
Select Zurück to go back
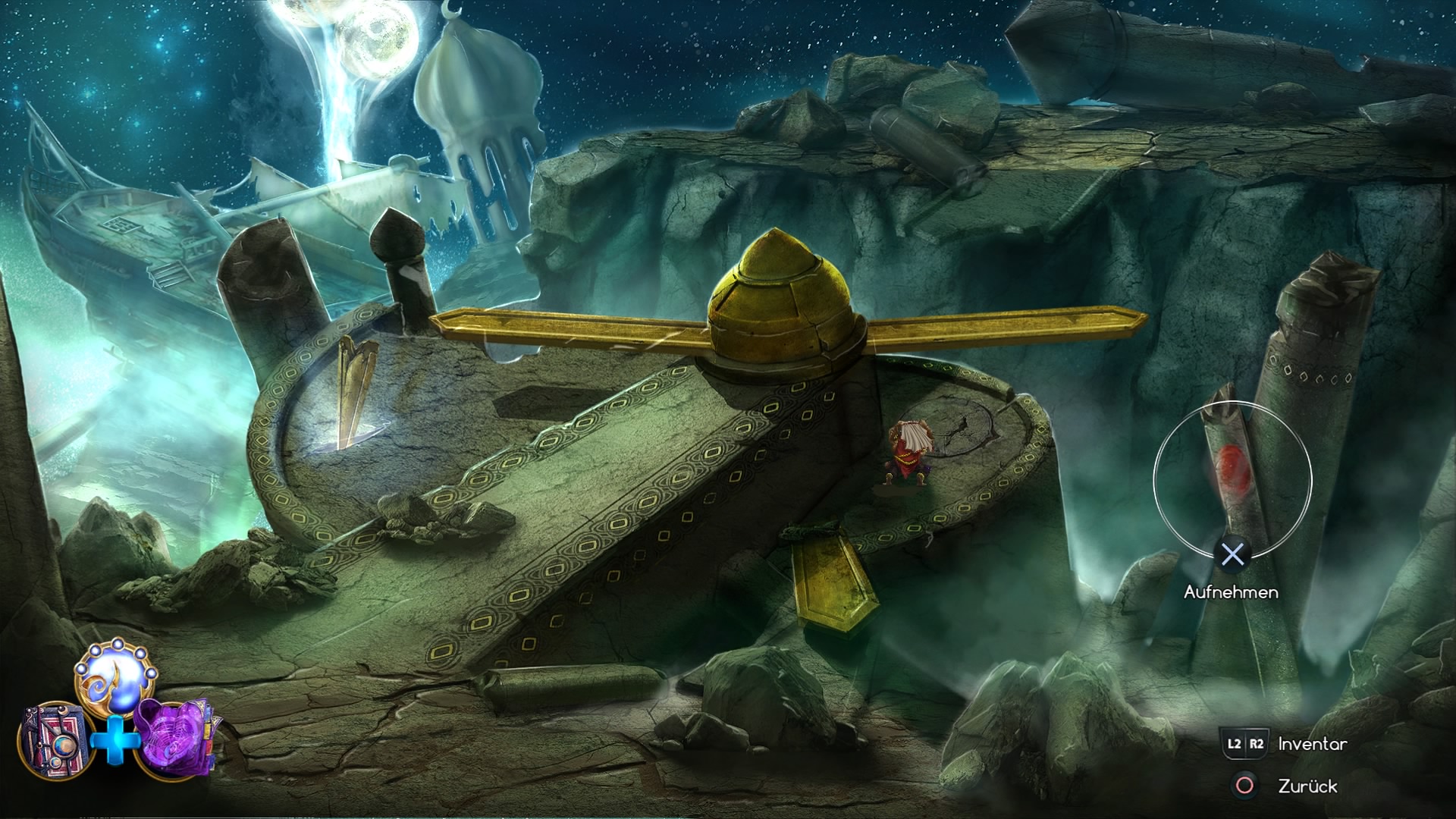click(x=1307, y=785)
